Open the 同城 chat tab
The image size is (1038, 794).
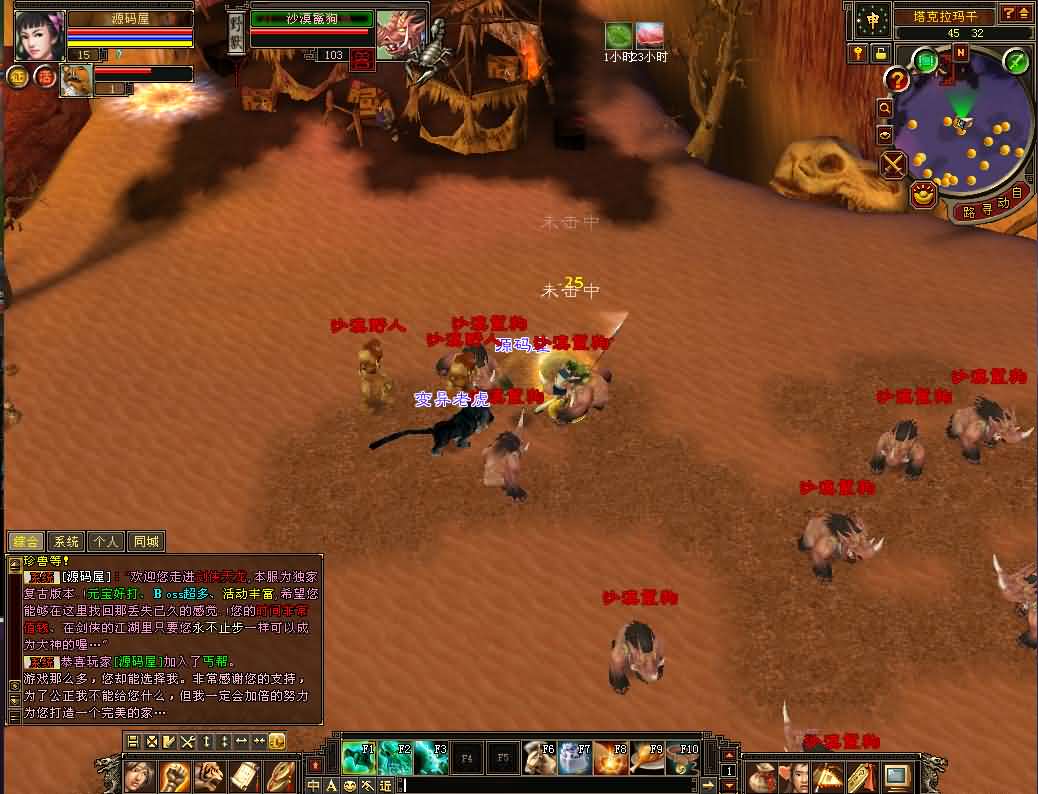point(145,542)
